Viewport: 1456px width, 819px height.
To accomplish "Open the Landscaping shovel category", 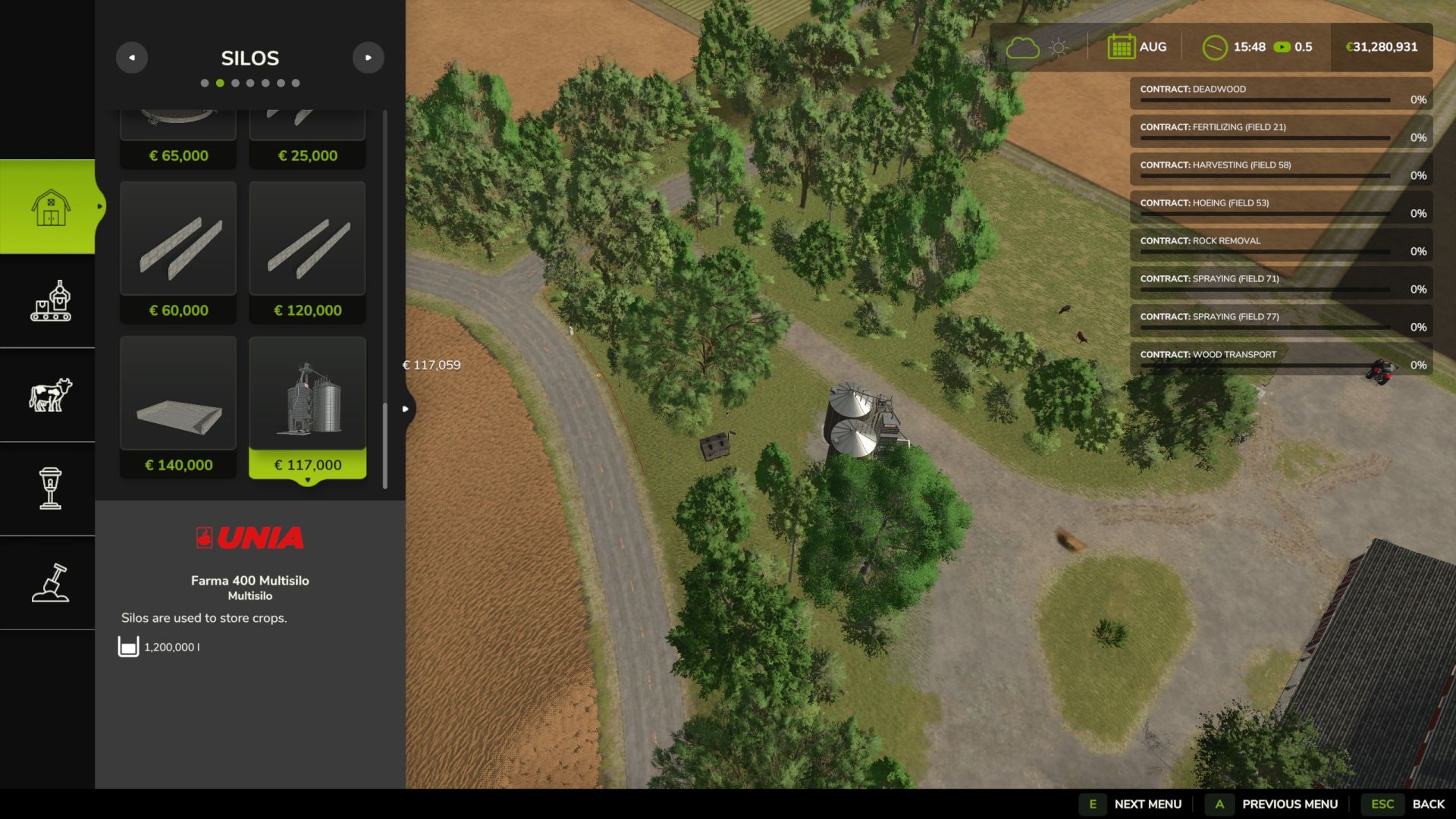I will click(50, 582).
